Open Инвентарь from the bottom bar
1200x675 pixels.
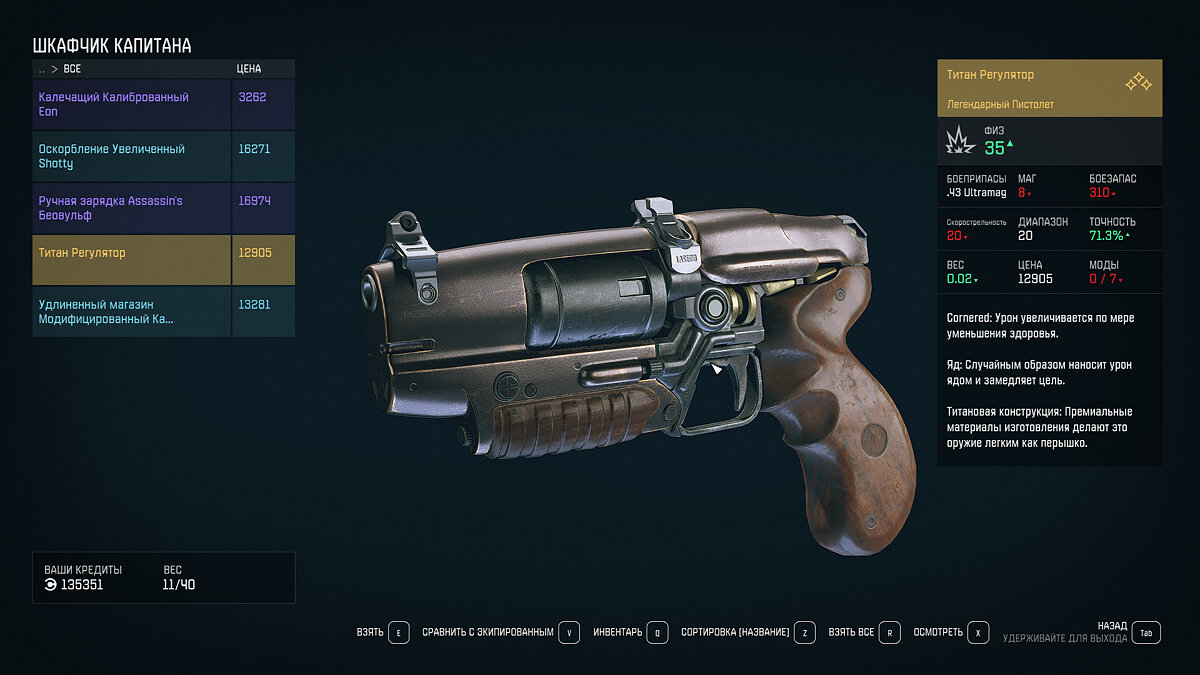(630, 633)
